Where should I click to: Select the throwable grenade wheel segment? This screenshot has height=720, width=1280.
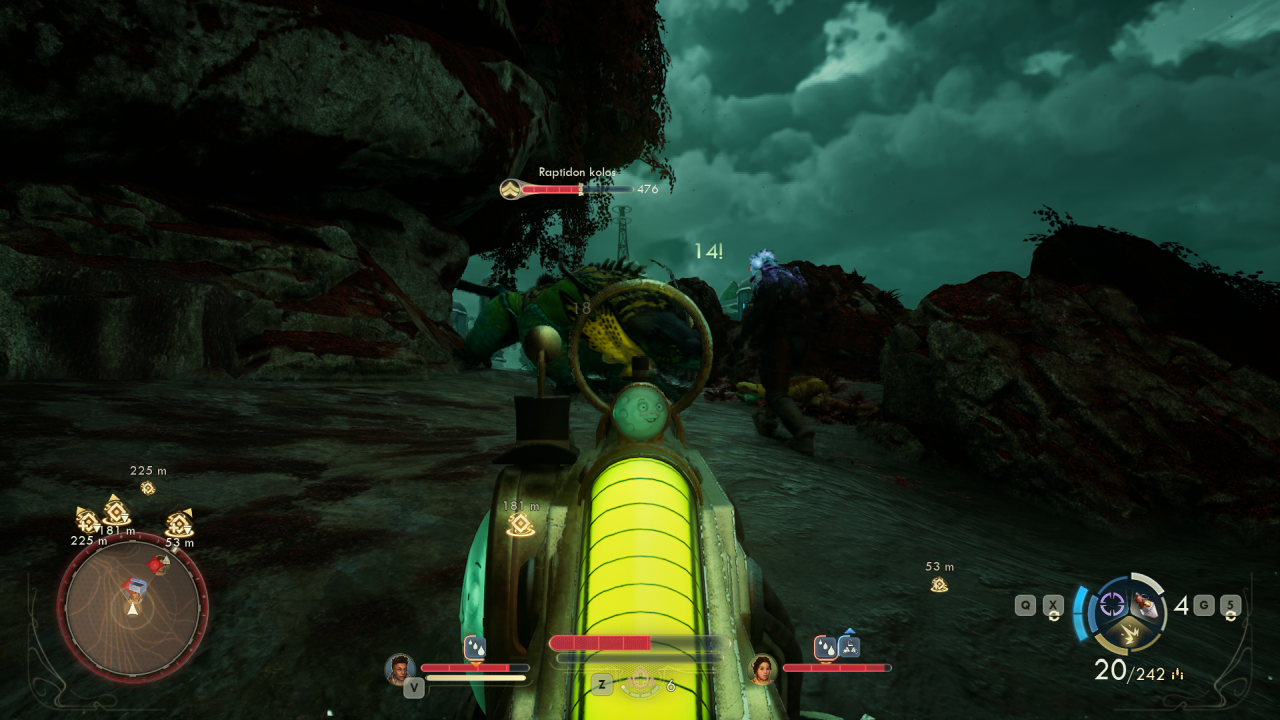[1147, 604]
